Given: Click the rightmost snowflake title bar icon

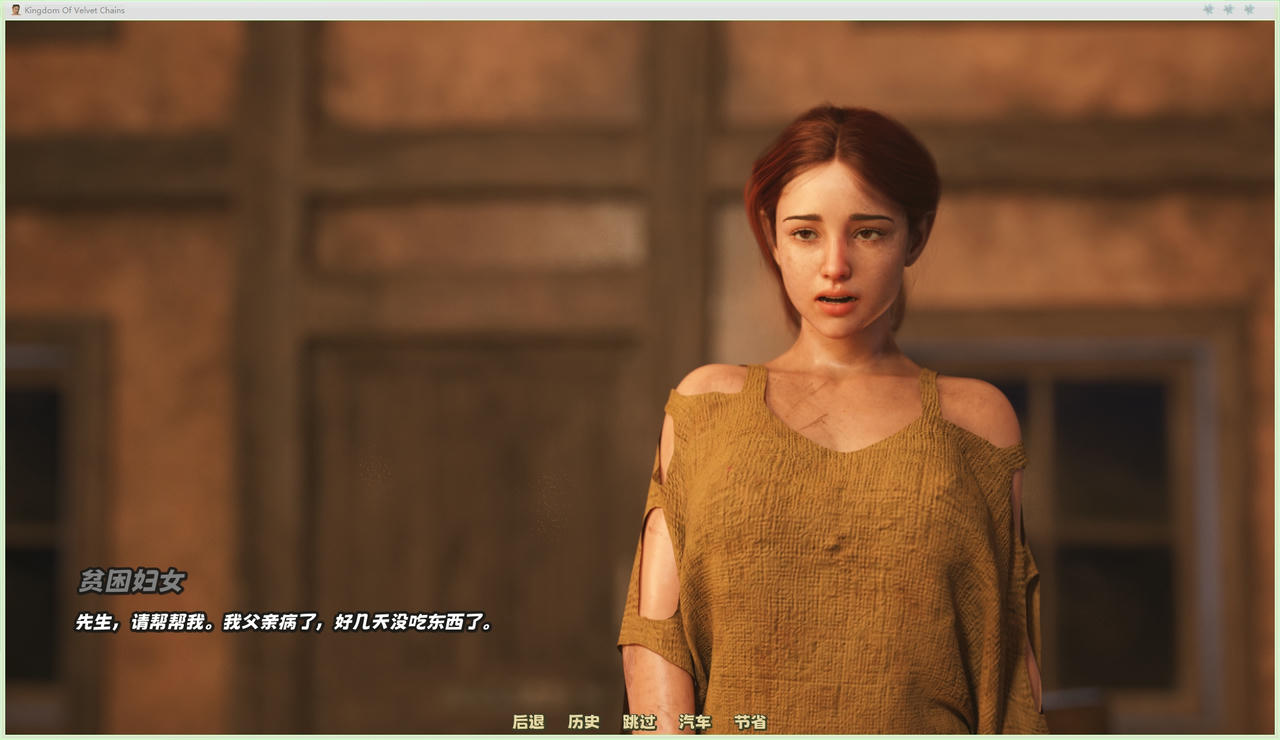Looking at the screenshot, I should click(x=1248, y=9).
